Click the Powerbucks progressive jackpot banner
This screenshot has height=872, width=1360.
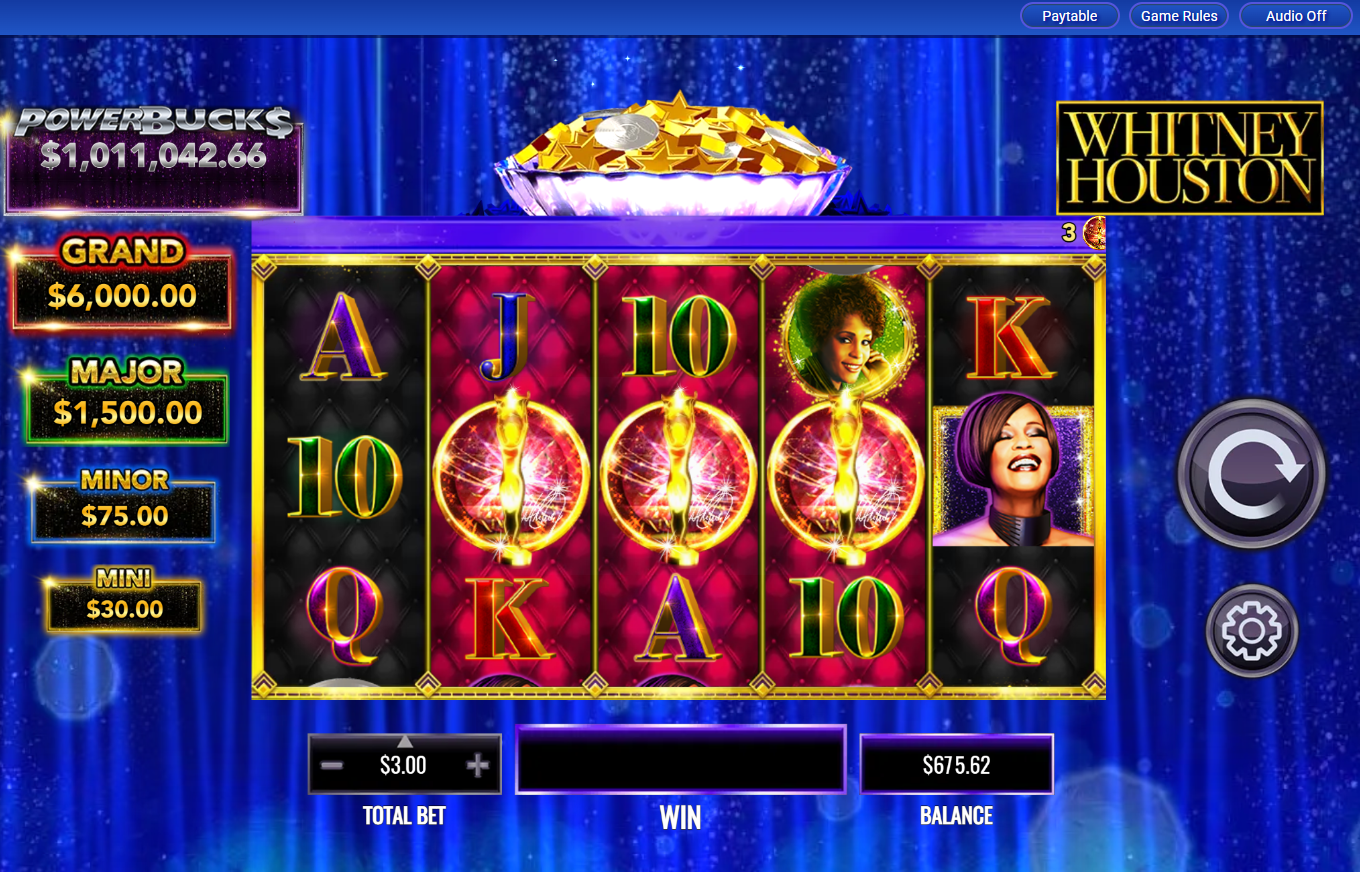(x=154, y=155)
